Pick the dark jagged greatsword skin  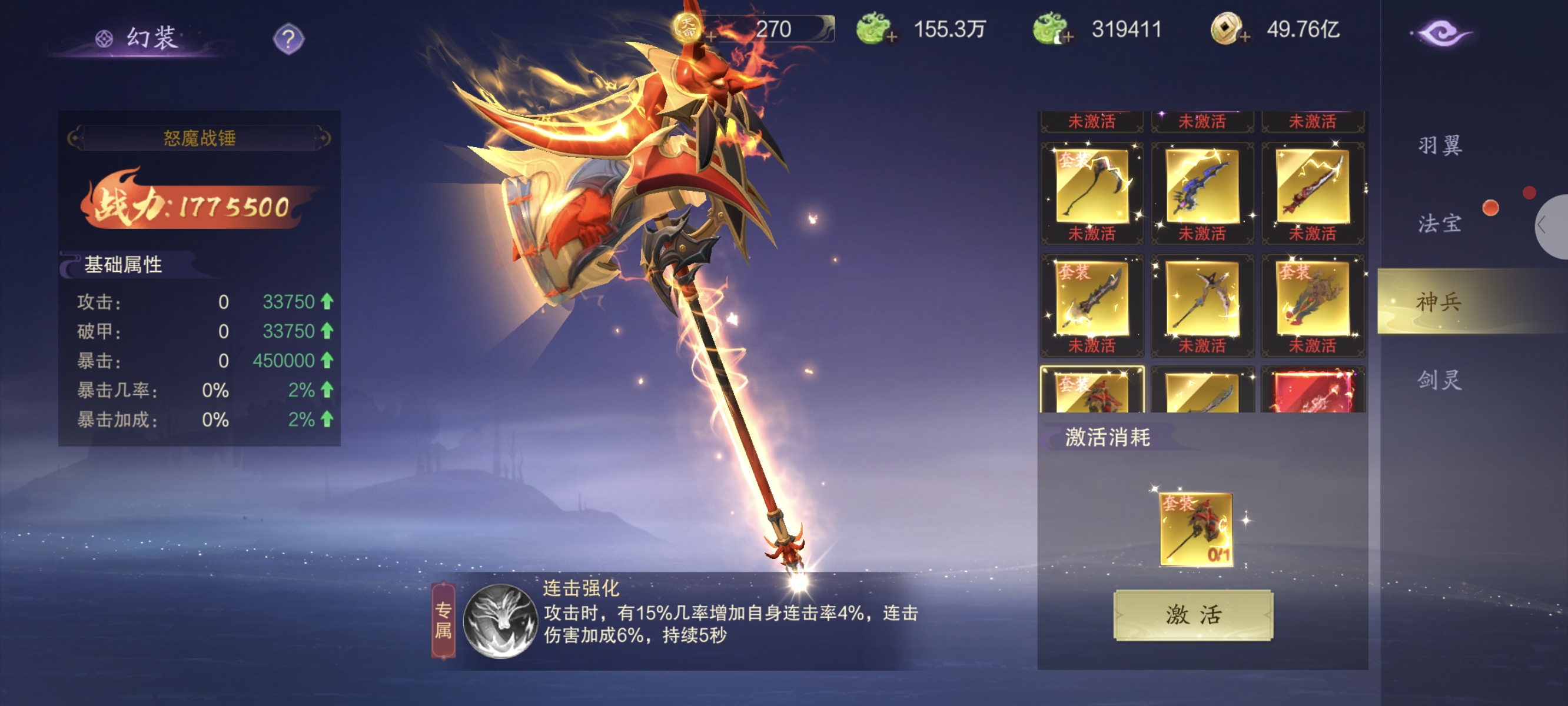point(1091,299)
